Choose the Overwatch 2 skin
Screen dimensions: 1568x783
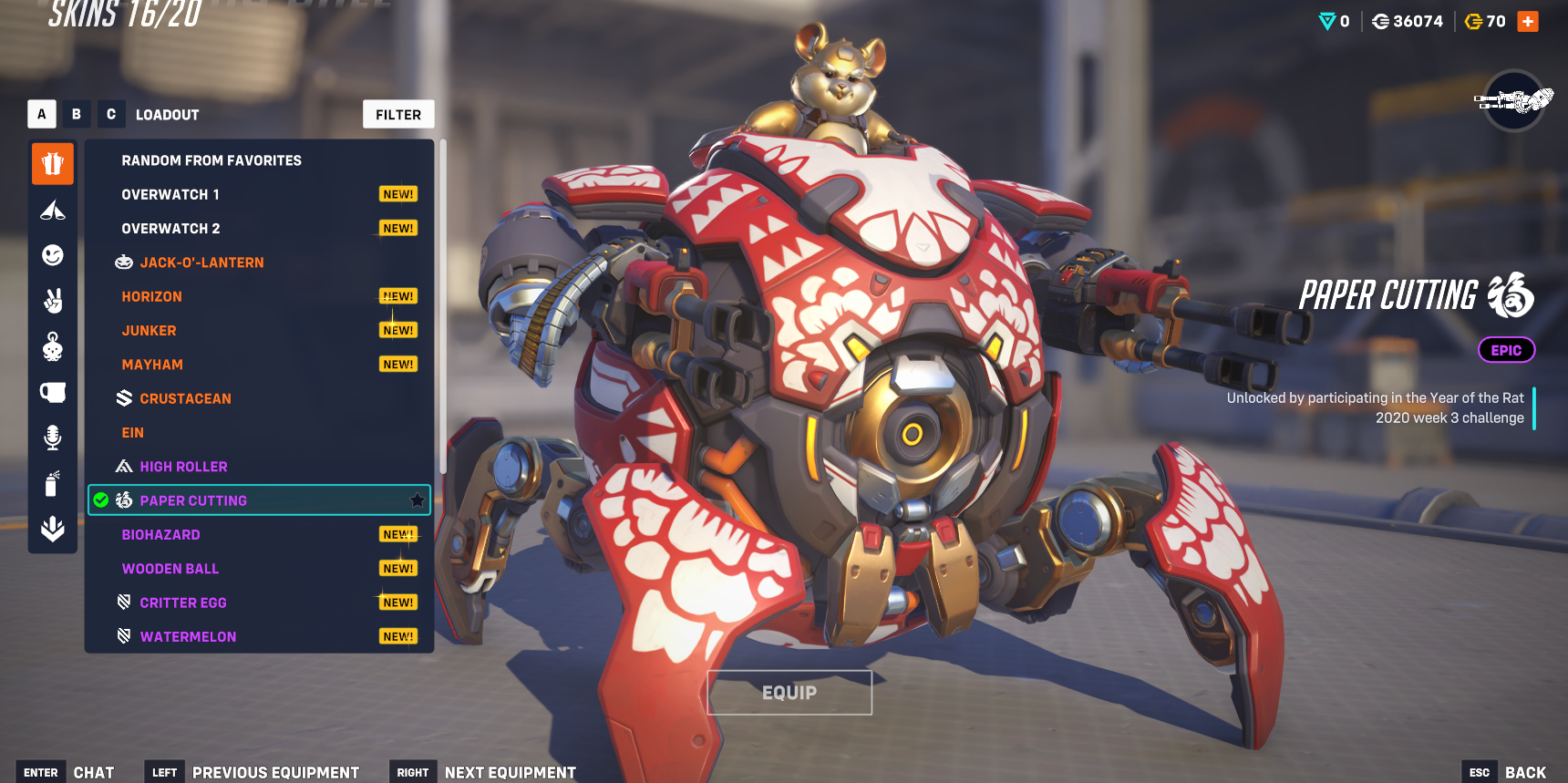[x=170, y=229]
